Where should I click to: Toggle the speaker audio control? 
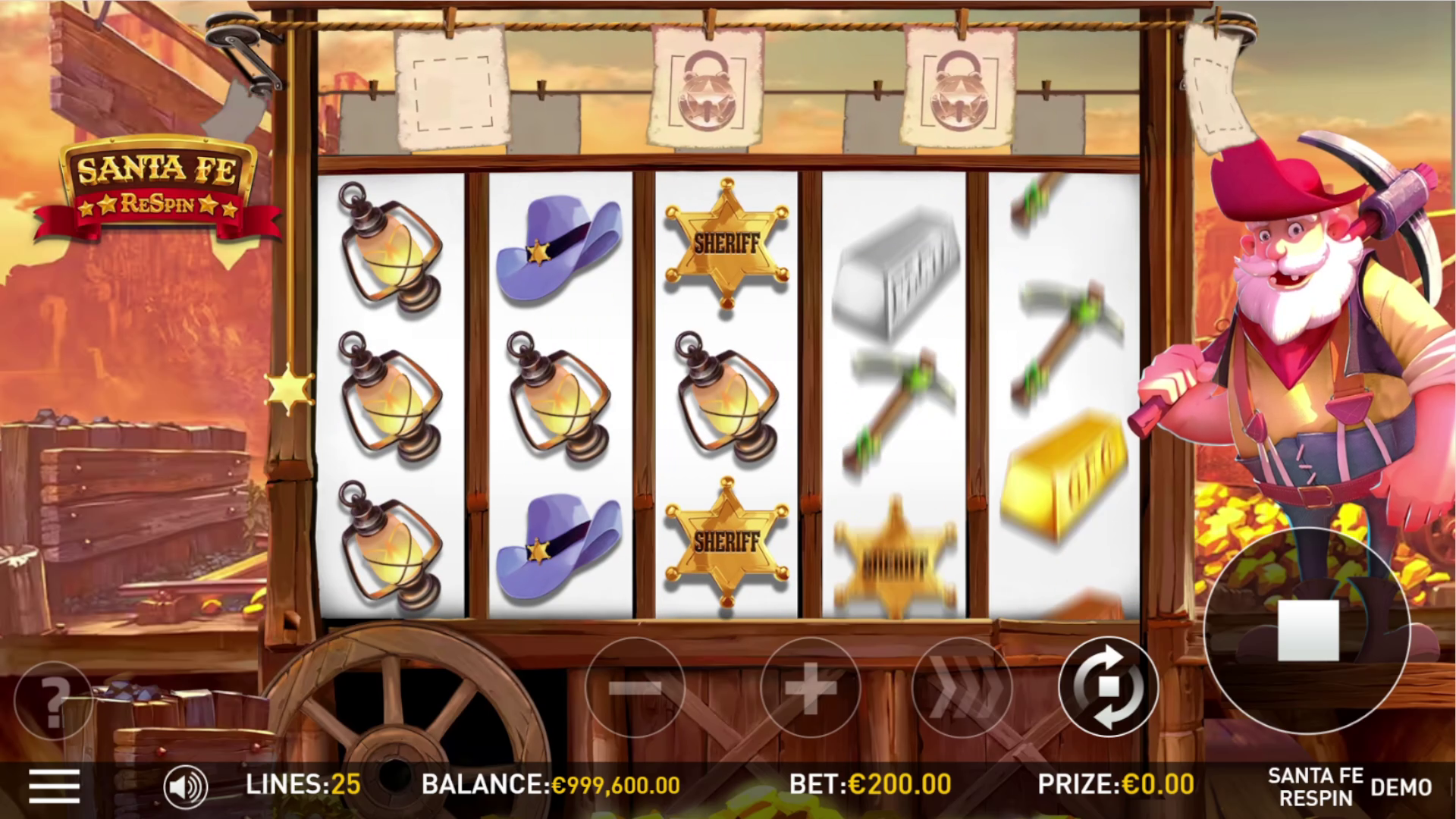pos(187,787)
